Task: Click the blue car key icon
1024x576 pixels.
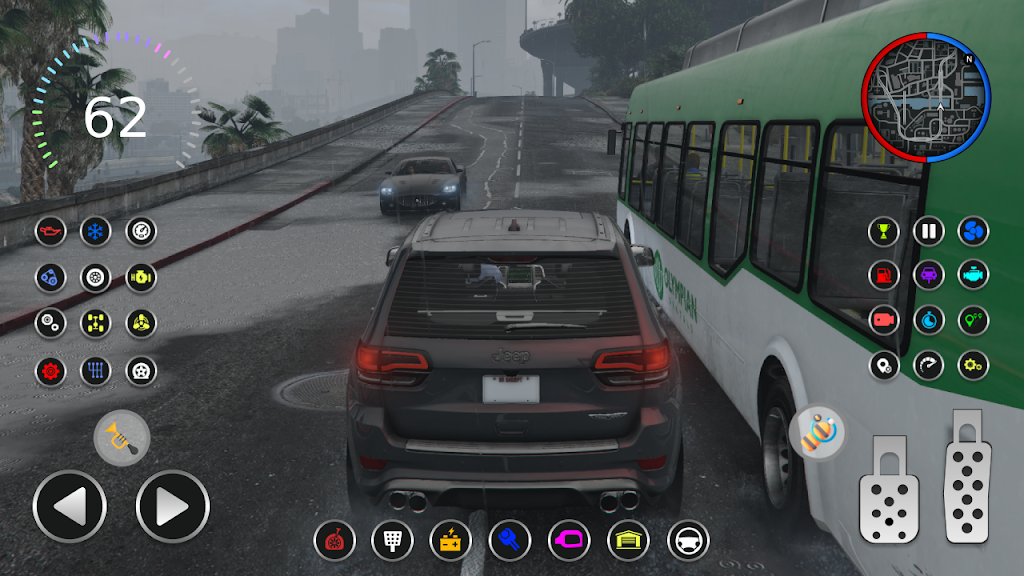Action: [x=509, y=541]
